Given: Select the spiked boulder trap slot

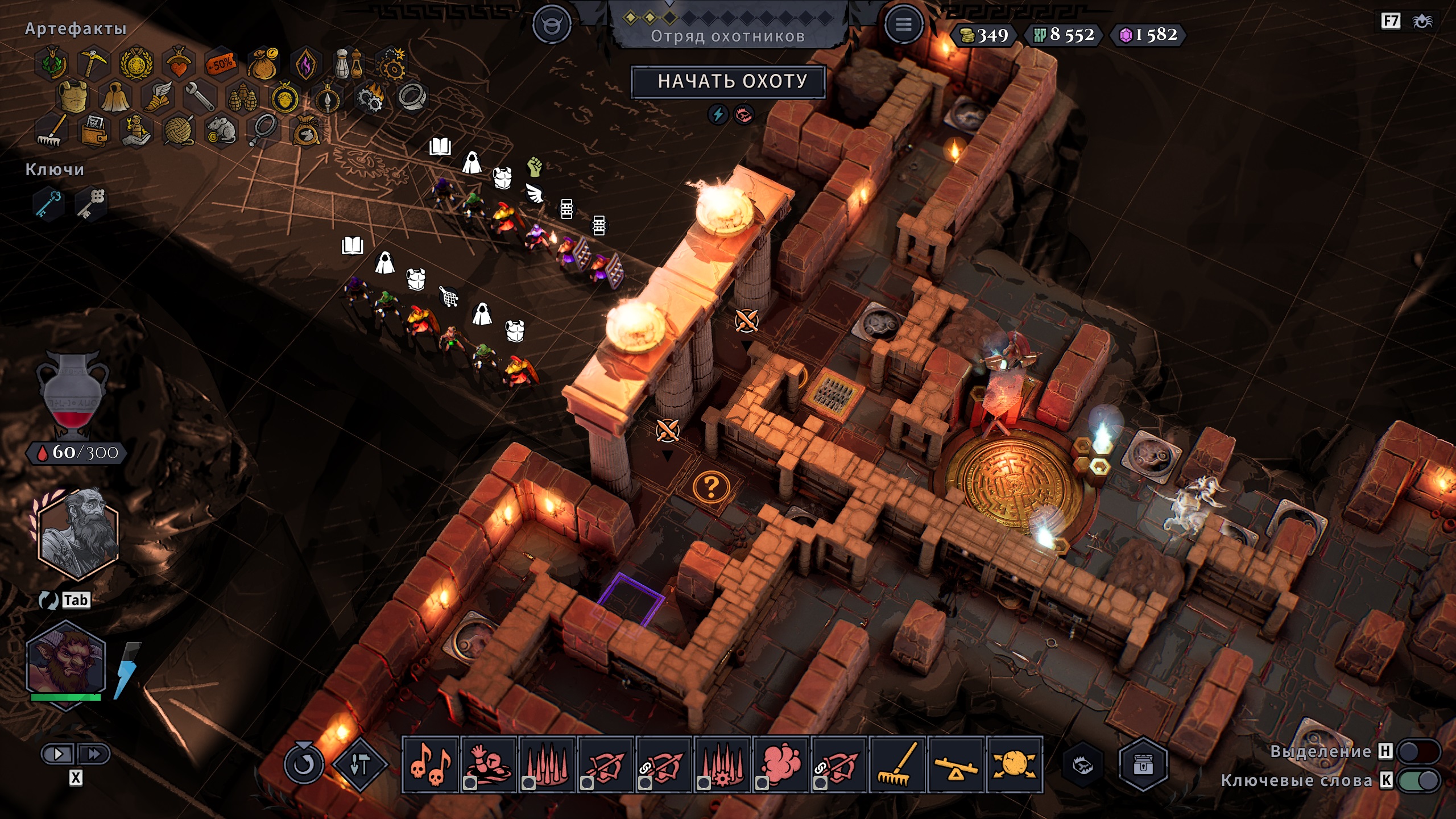Looking at the screenshot, I should (x=1015, y=764).
